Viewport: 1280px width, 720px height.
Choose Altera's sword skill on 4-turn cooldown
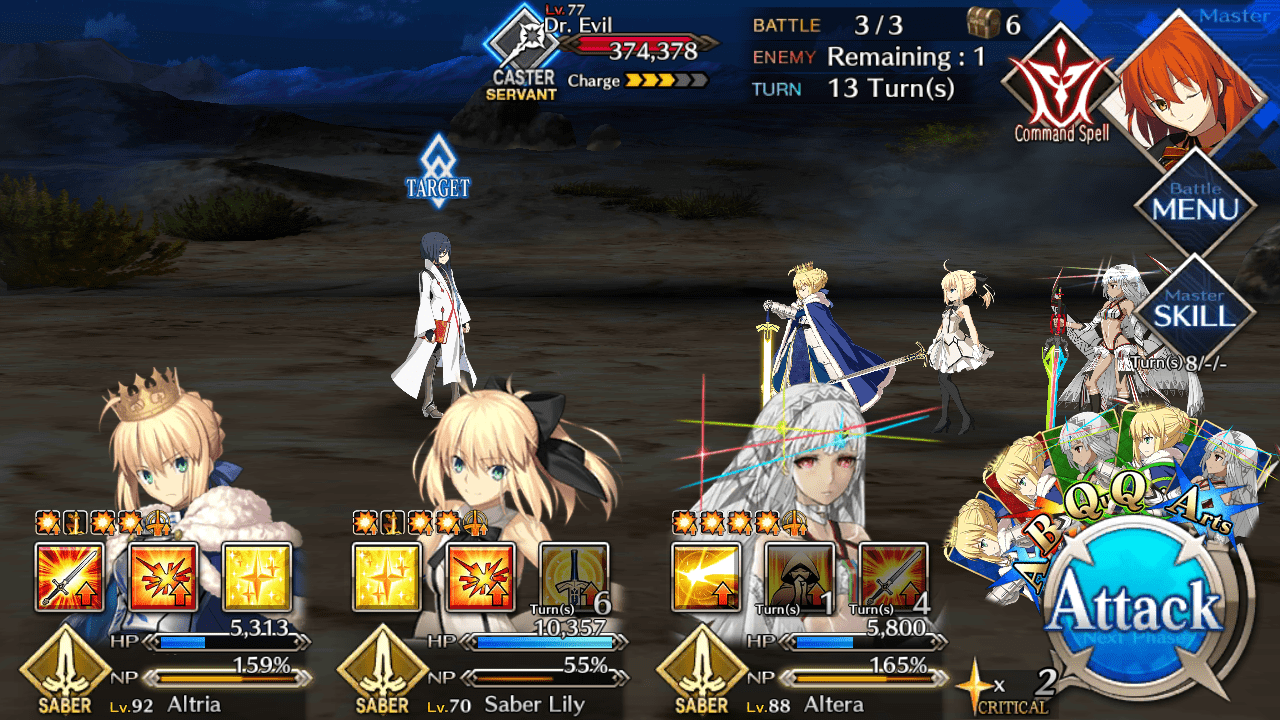[x=893, y=577]
